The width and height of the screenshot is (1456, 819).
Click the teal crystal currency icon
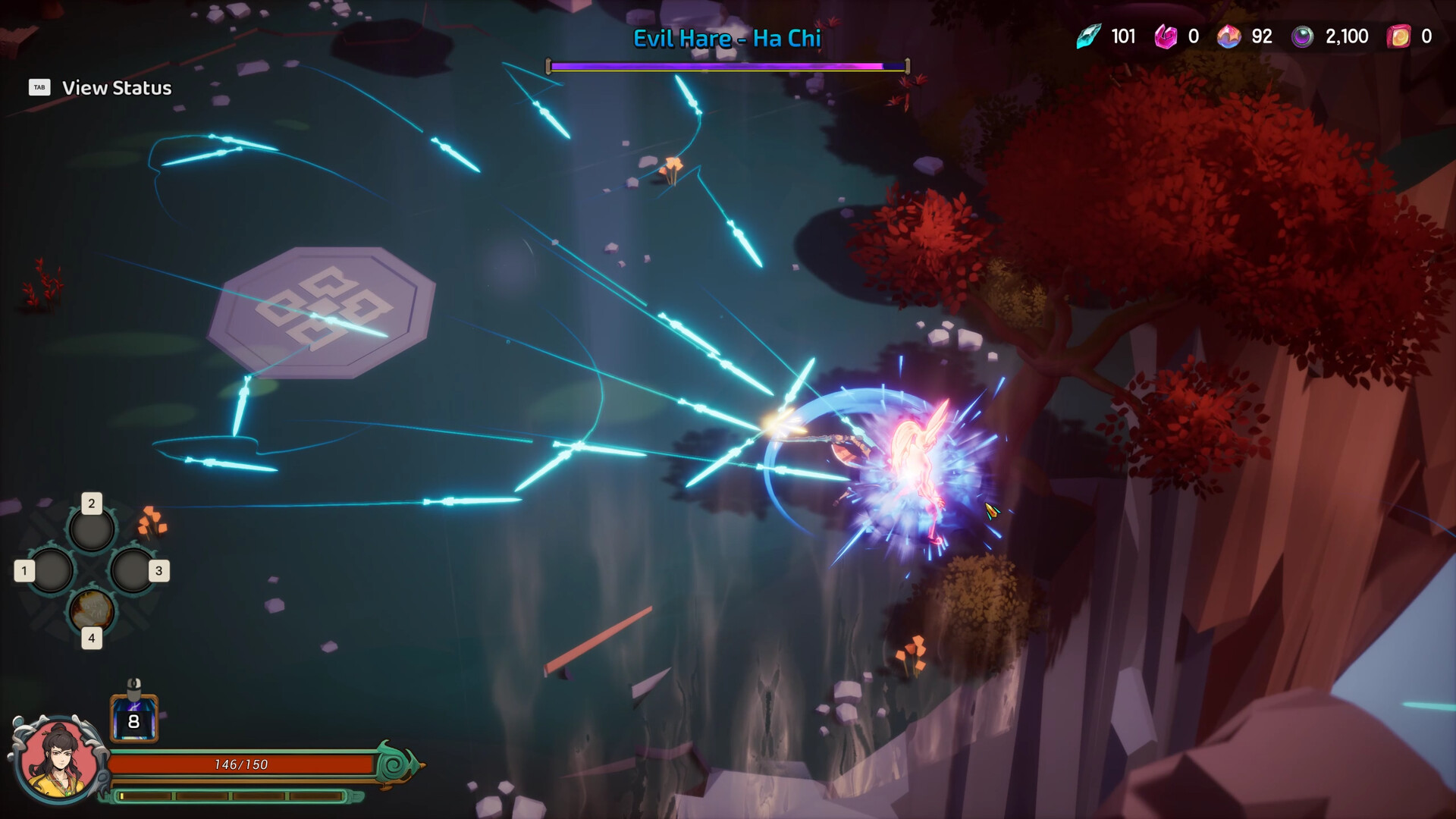click(1087, 36)
